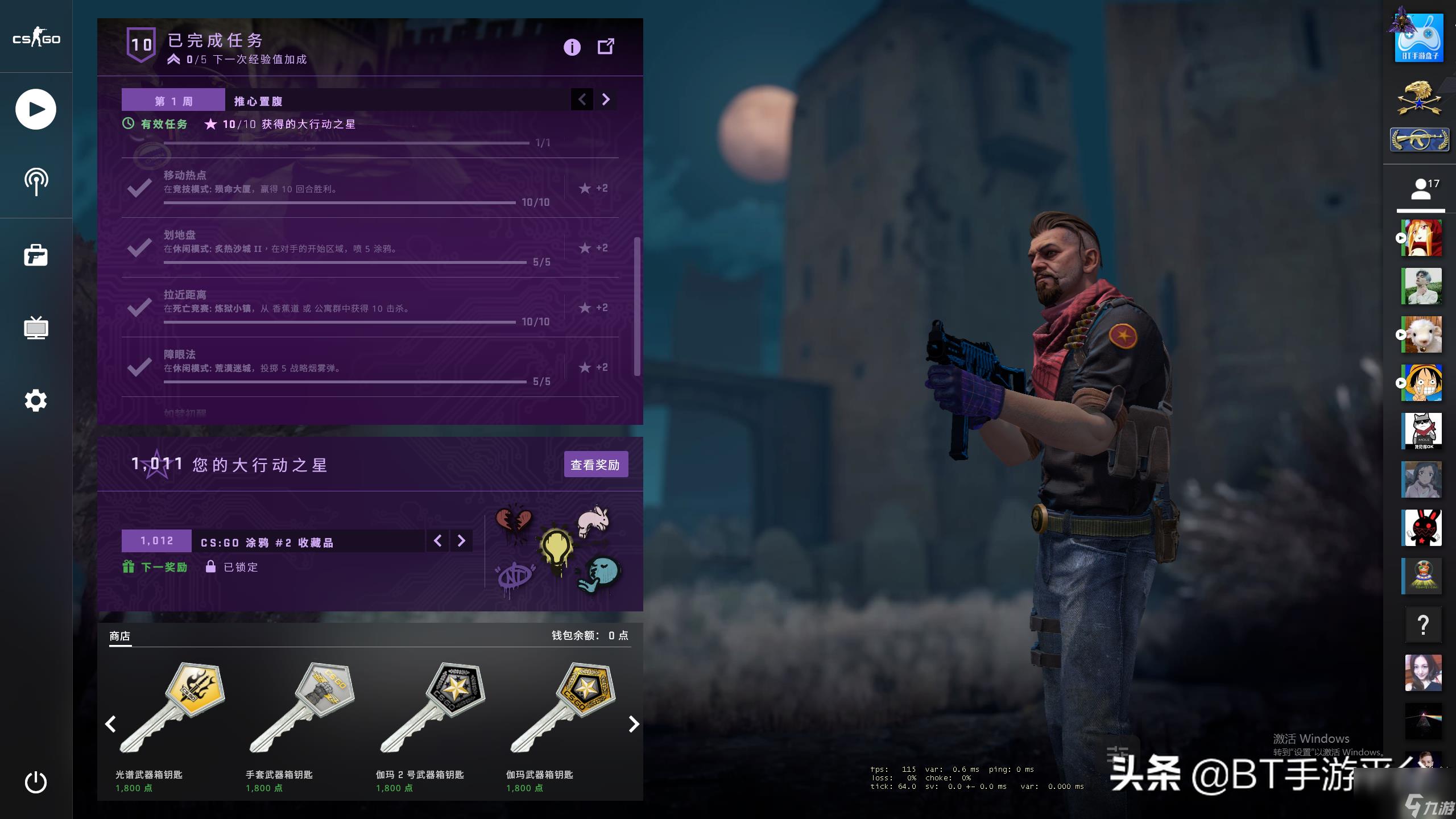
Task: Open the Watch TV menu
Action: (36, 328)
